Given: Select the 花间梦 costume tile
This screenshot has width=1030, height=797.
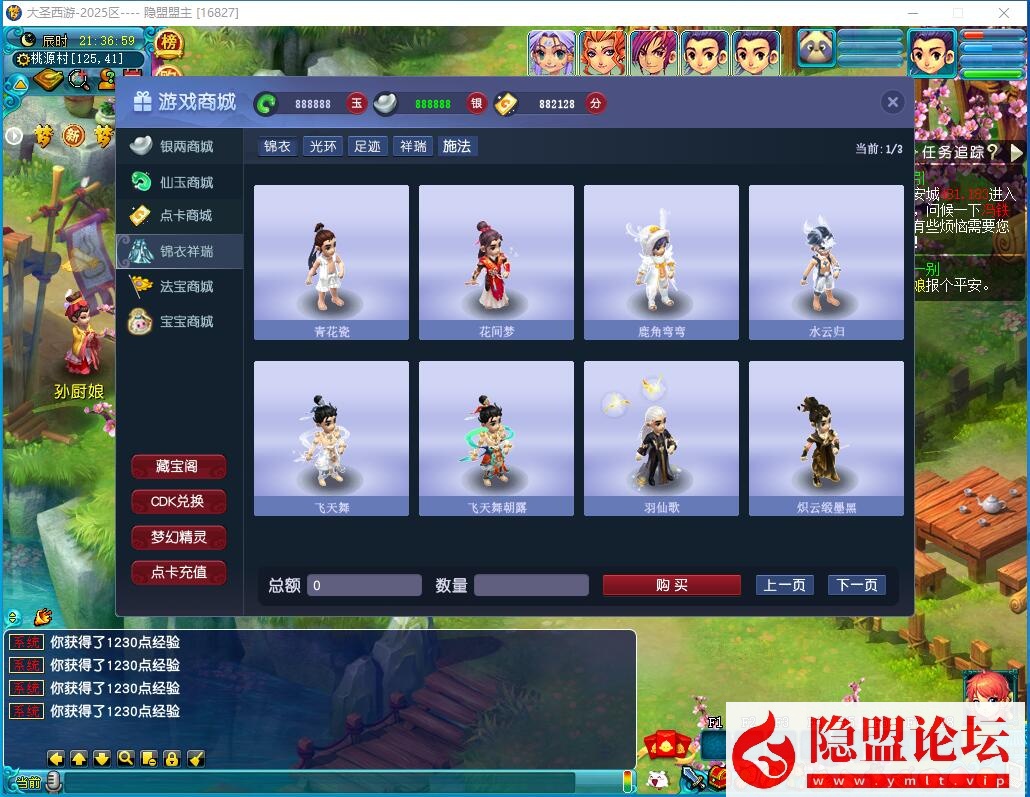Looking at the screenshot, I should click(x=496, y=262).
